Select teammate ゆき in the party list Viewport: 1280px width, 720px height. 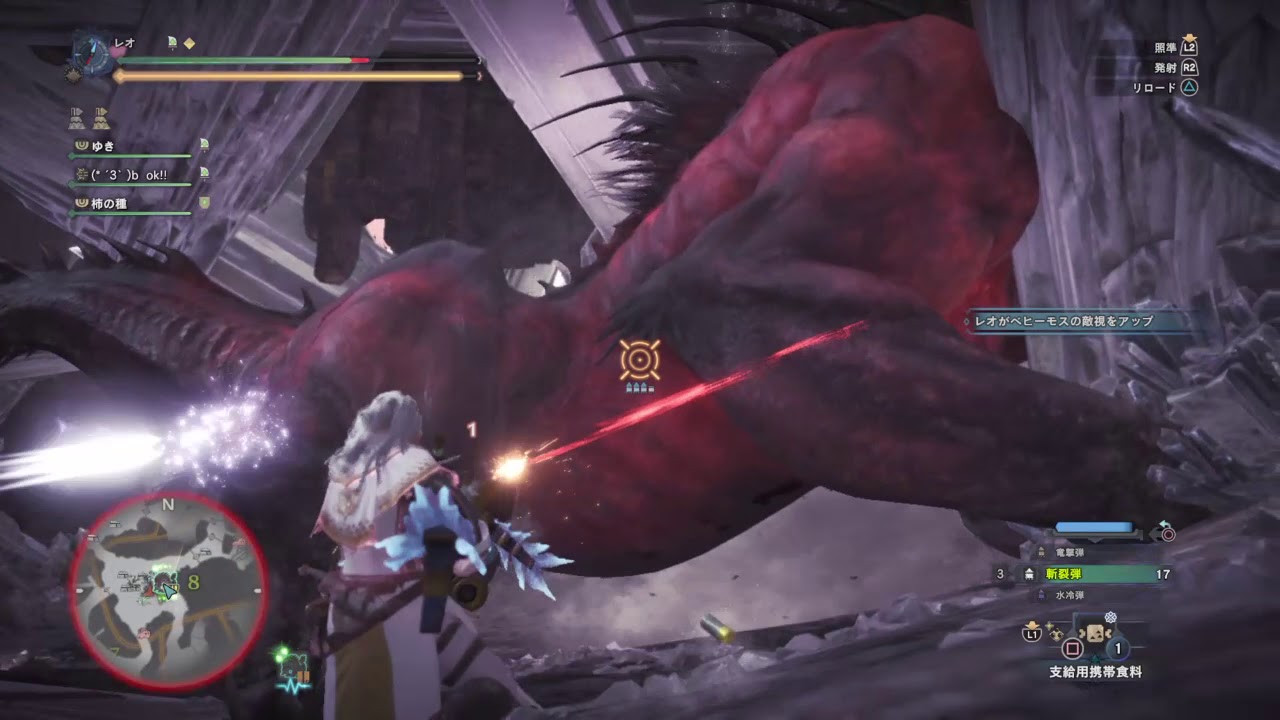point(102,145)
